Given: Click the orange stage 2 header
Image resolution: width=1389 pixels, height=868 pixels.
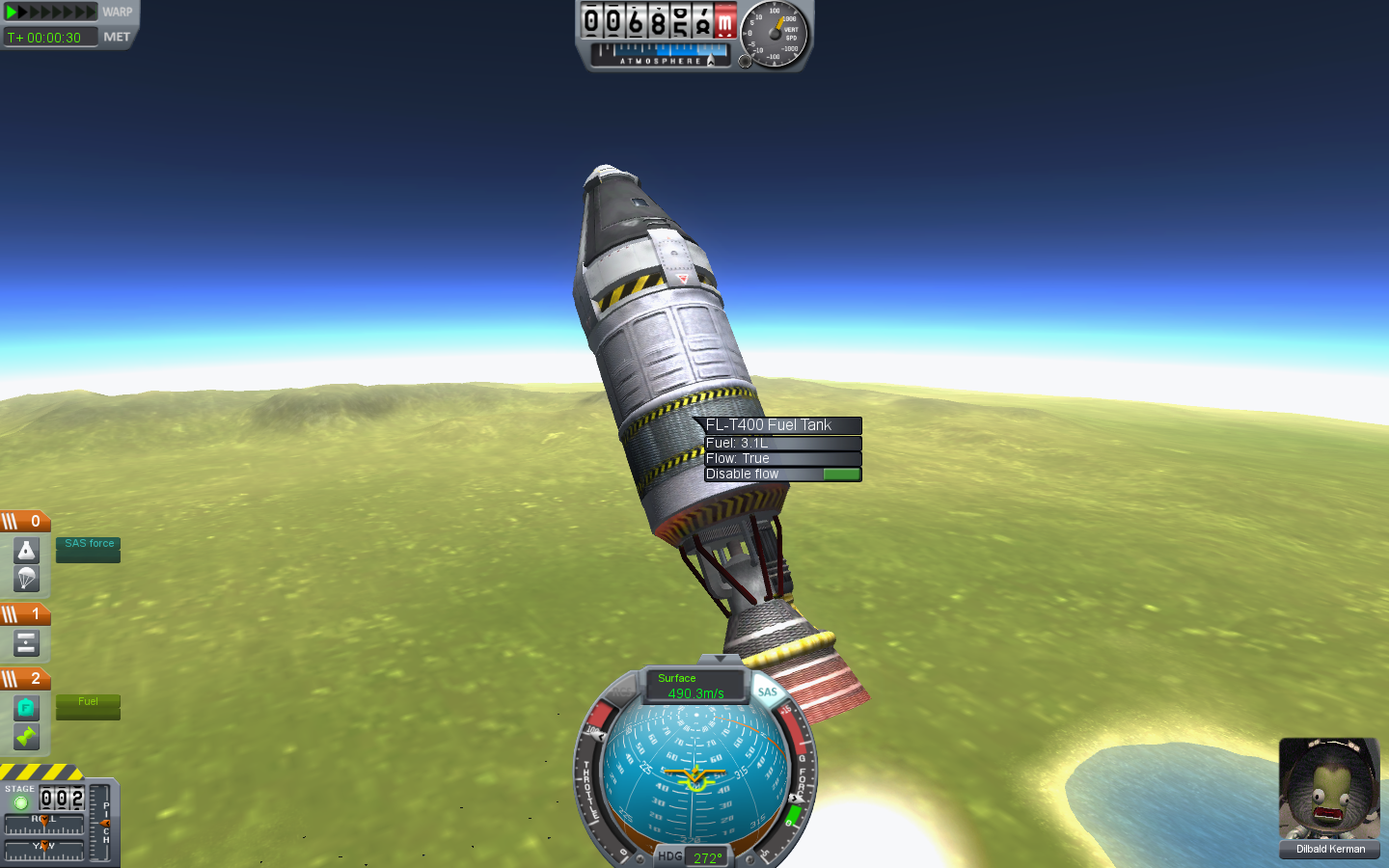Looking at the screenshot, I should point(25,679).
